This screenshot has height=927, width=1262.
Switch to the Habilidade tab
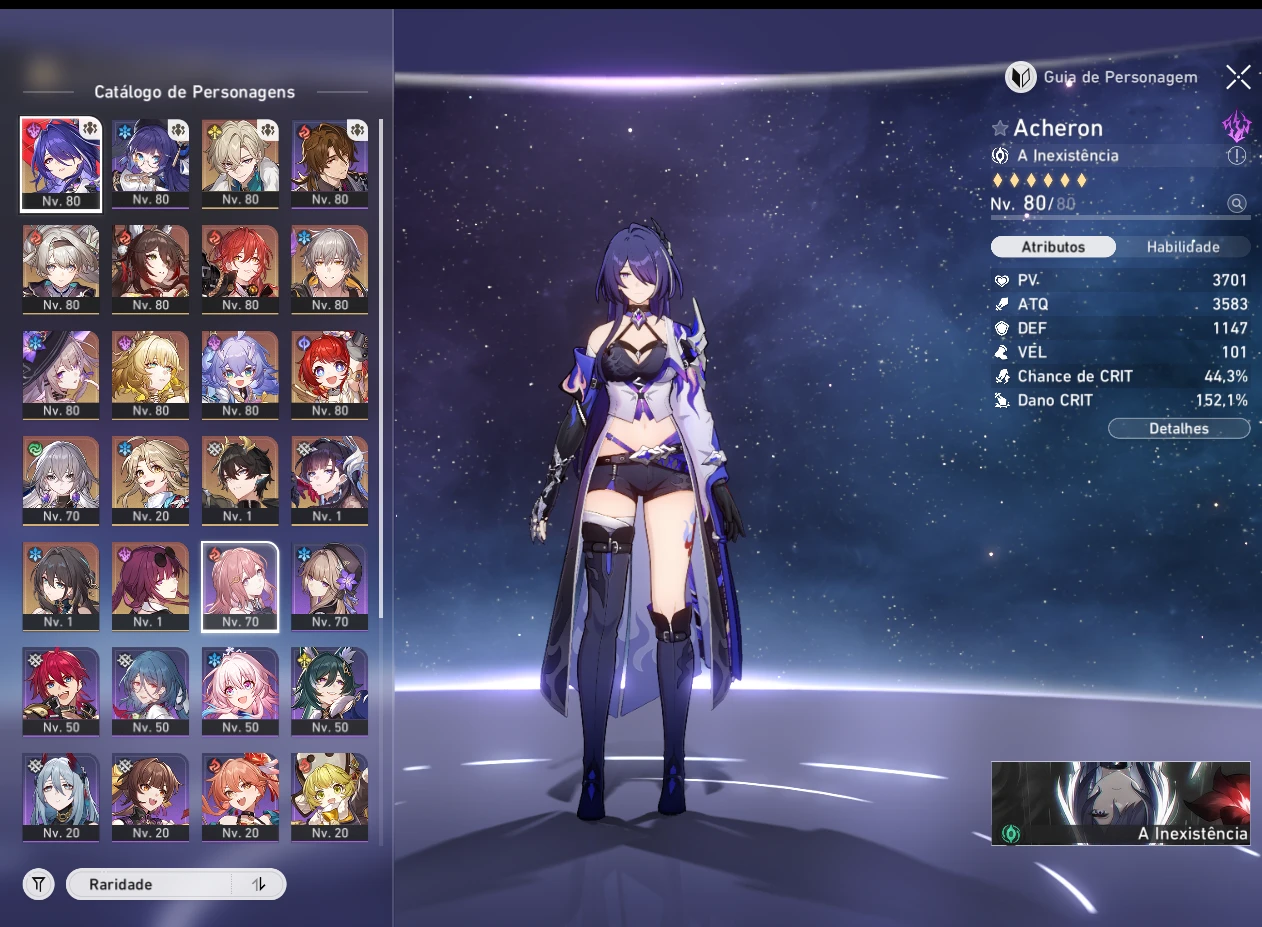[x=1182, y=247]
